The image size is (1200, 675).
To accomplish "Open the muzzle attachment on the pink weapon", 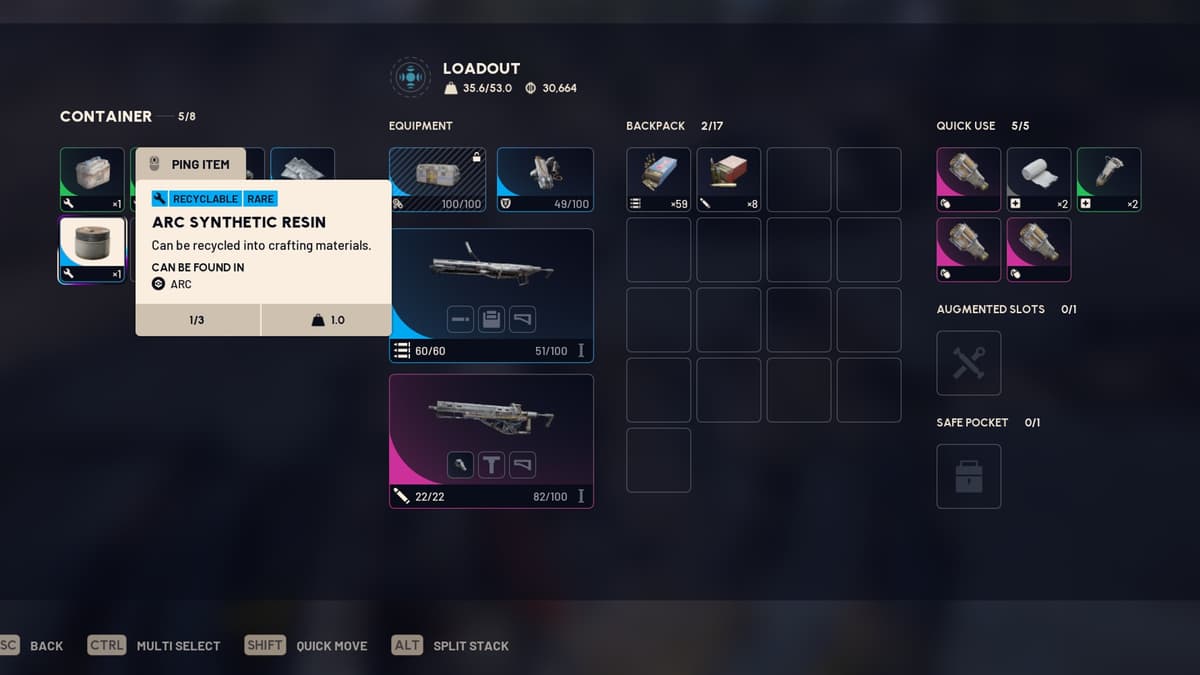I will (459, 465).
